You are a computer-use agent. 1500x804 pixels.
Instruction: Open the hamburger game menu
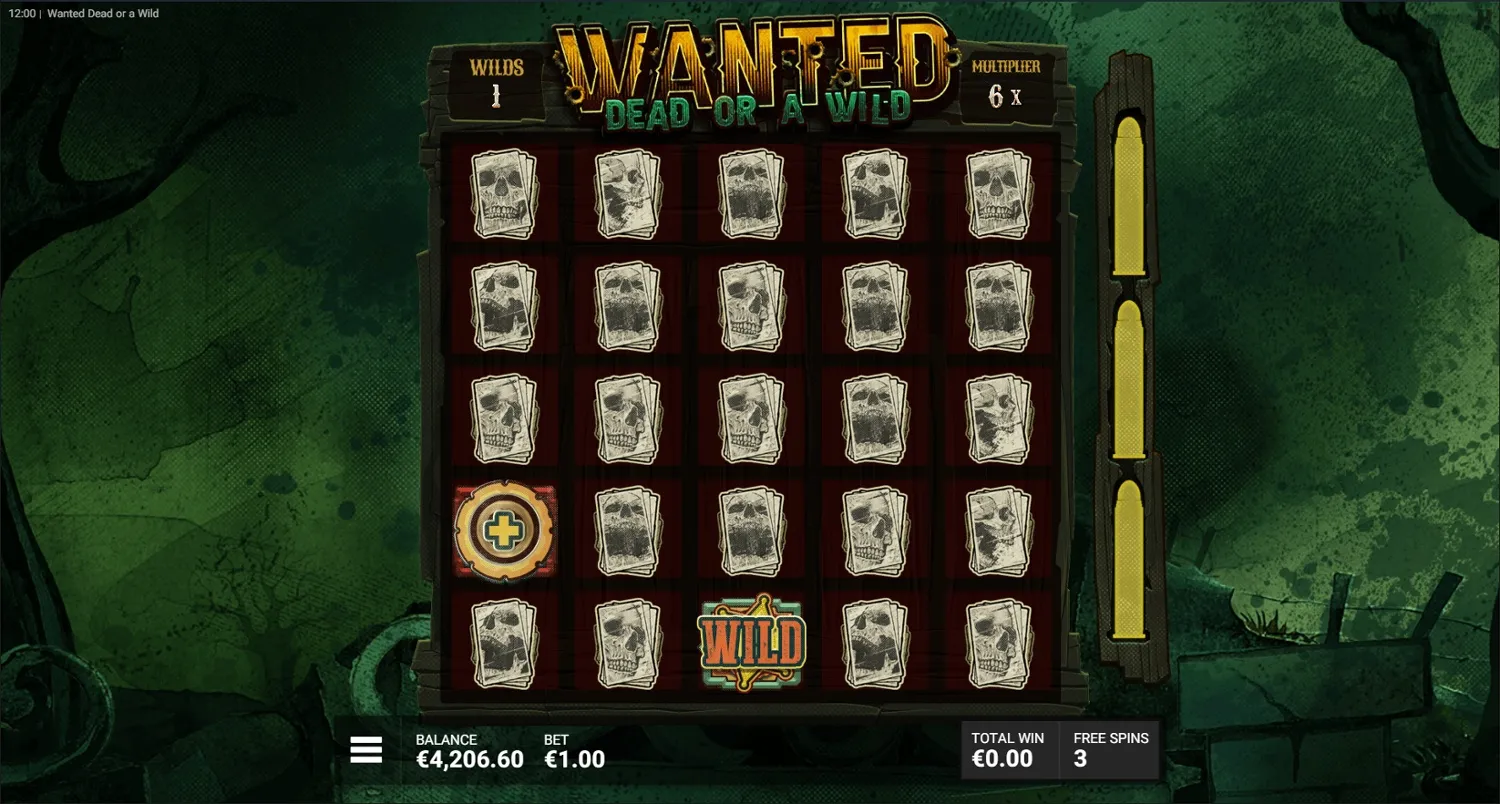click(x=367, y=748)
